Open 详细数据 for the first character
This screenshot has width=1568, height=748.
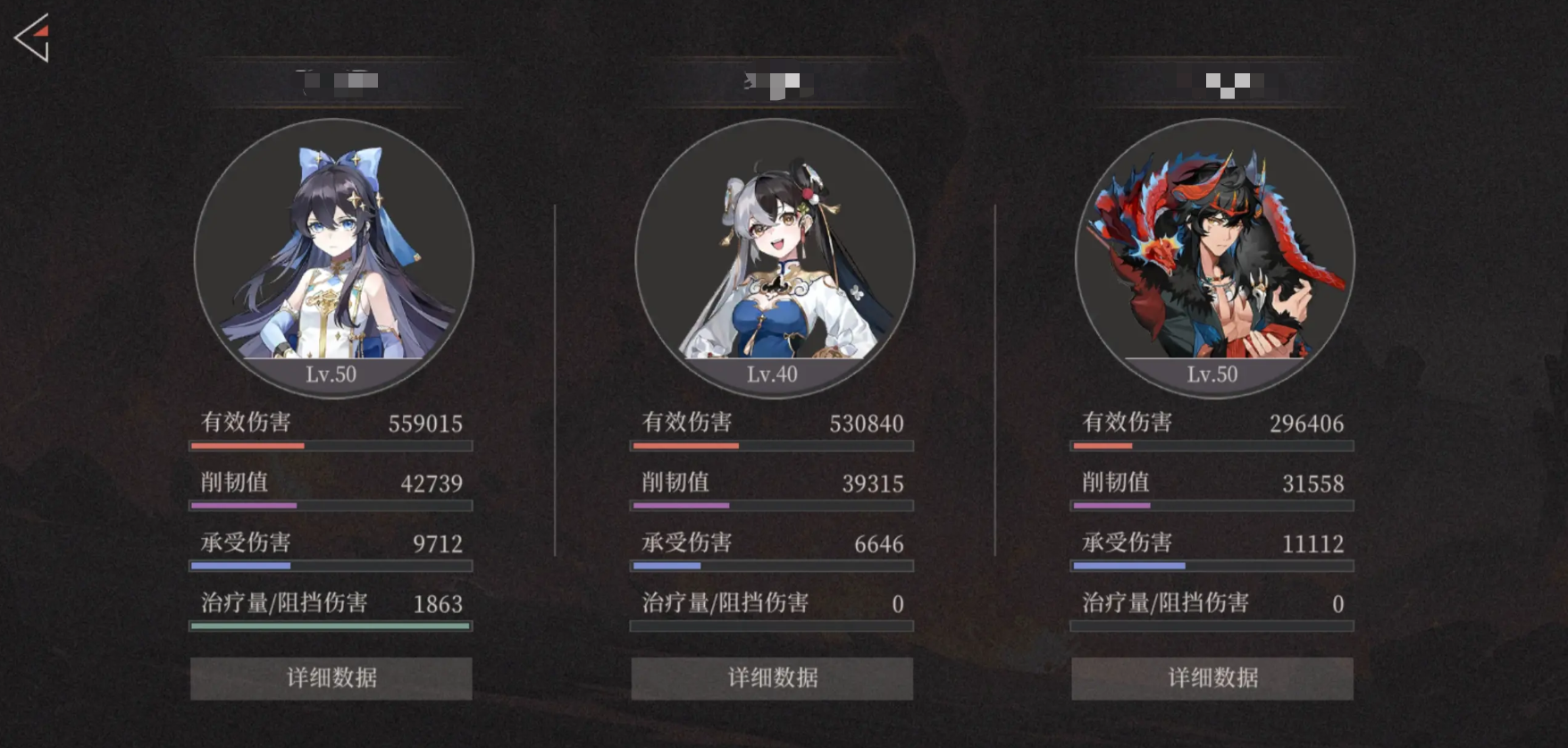(331, 678)
